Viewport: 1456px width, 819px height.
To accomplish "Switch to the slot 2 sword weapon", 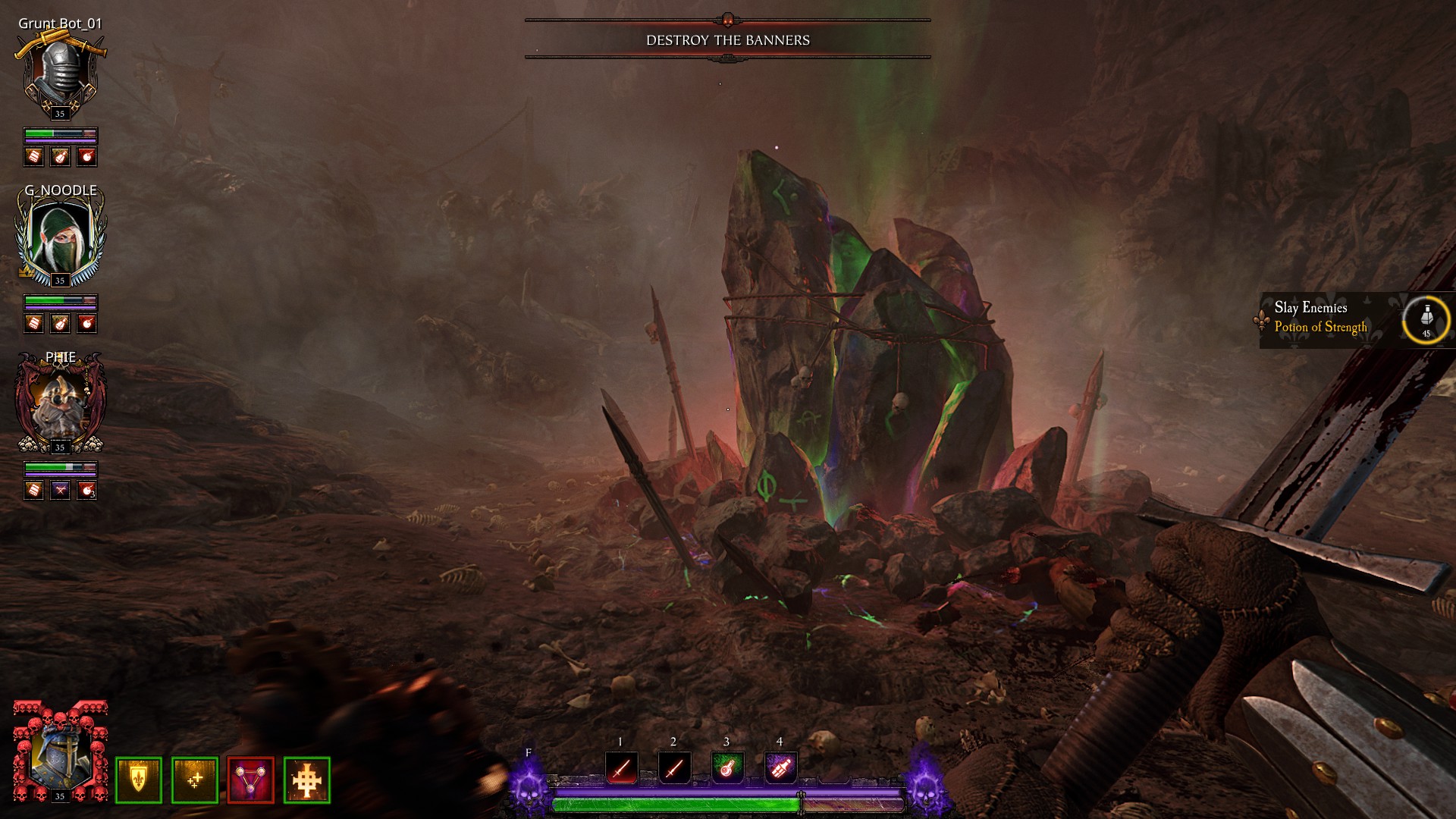I will [674, 768].
